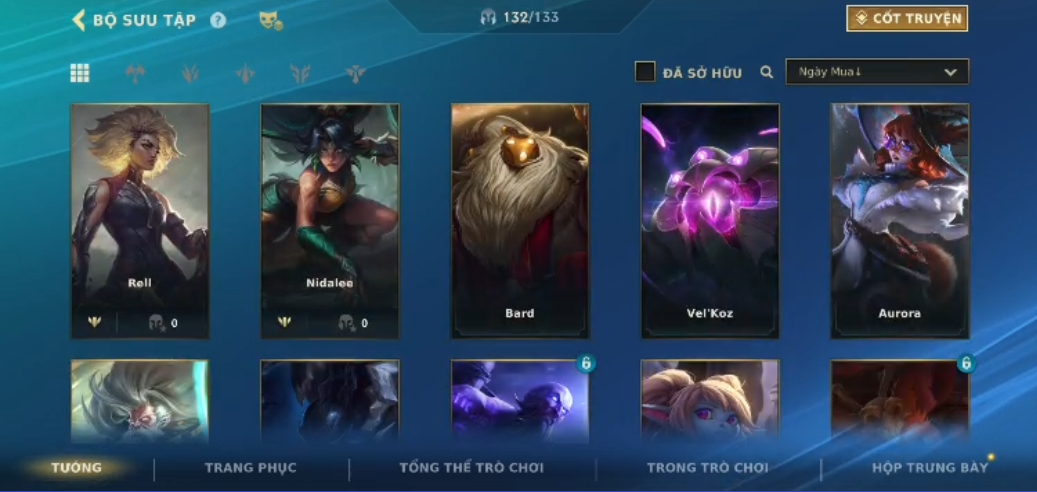Screen dimensions: 1037x492
Task: Choose the Nidalee champion card
Action: click(x=330, y=220)
